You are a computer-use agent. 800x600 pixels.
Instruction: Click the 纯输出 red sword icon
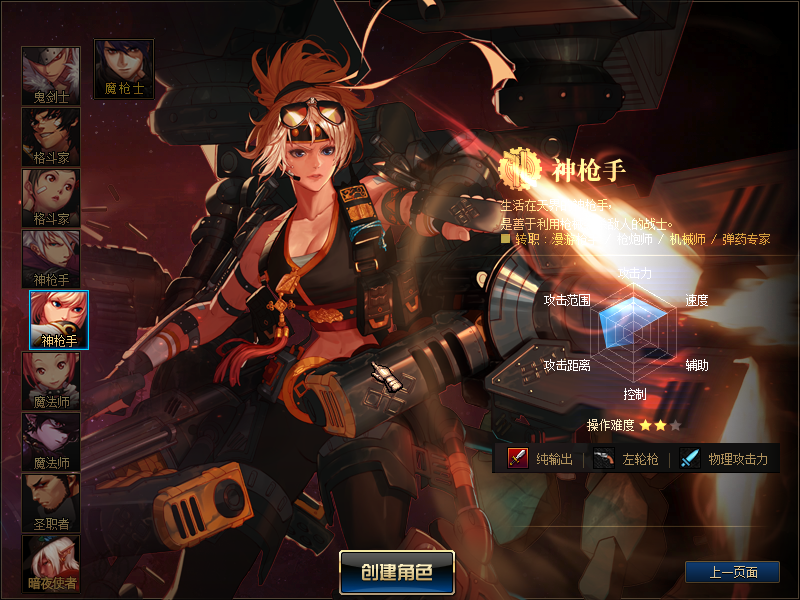tap(517, 458)
